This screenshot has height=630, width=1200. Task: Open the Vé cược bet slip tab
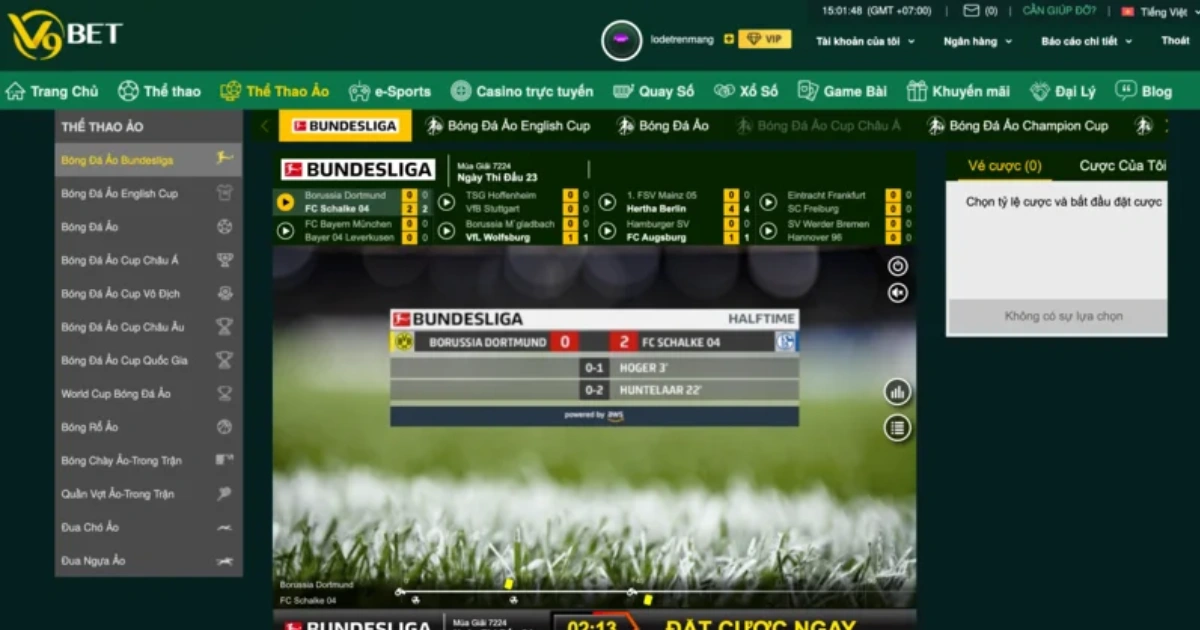tap(1004, 166)
